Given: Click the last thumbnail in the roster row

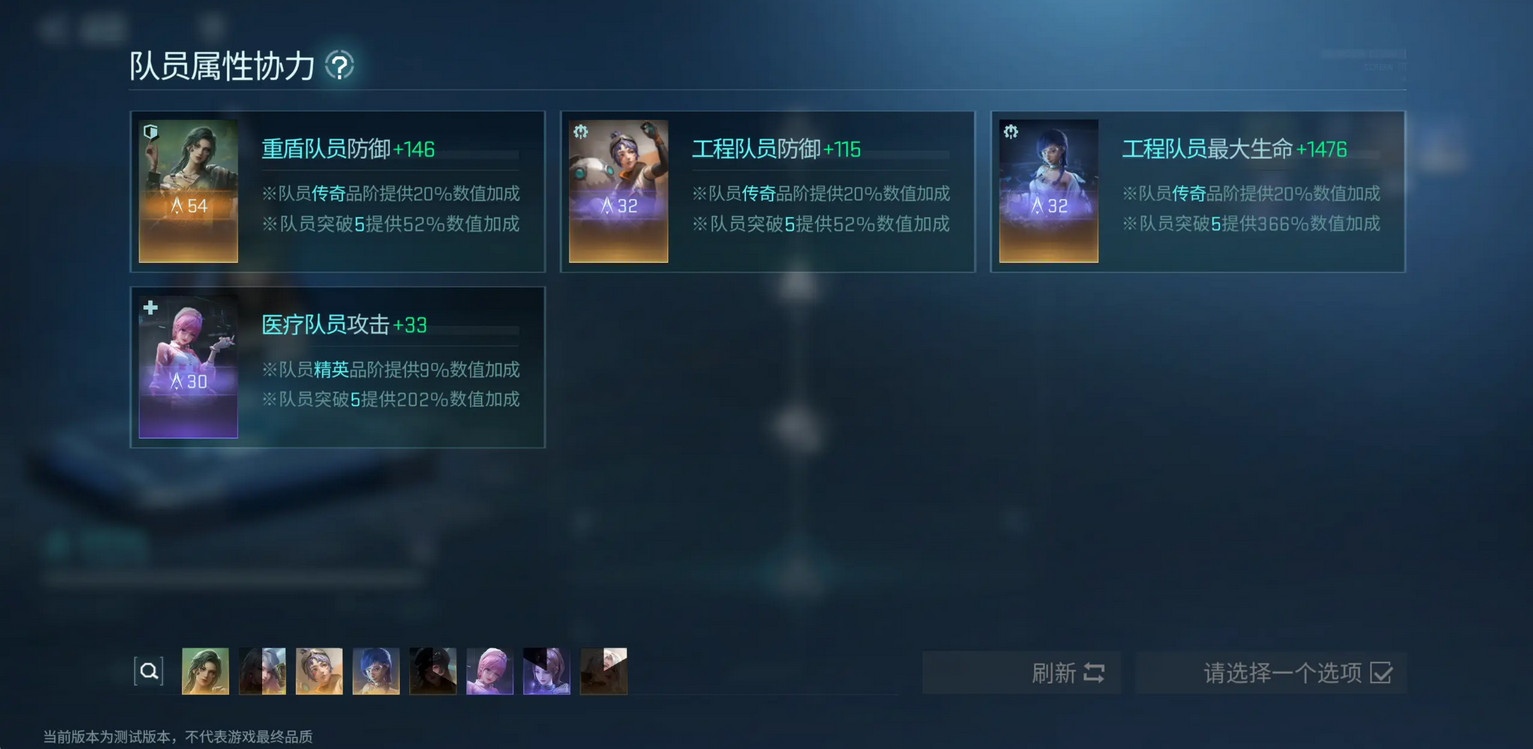Looking at the screenshot, I should (603, 670).
